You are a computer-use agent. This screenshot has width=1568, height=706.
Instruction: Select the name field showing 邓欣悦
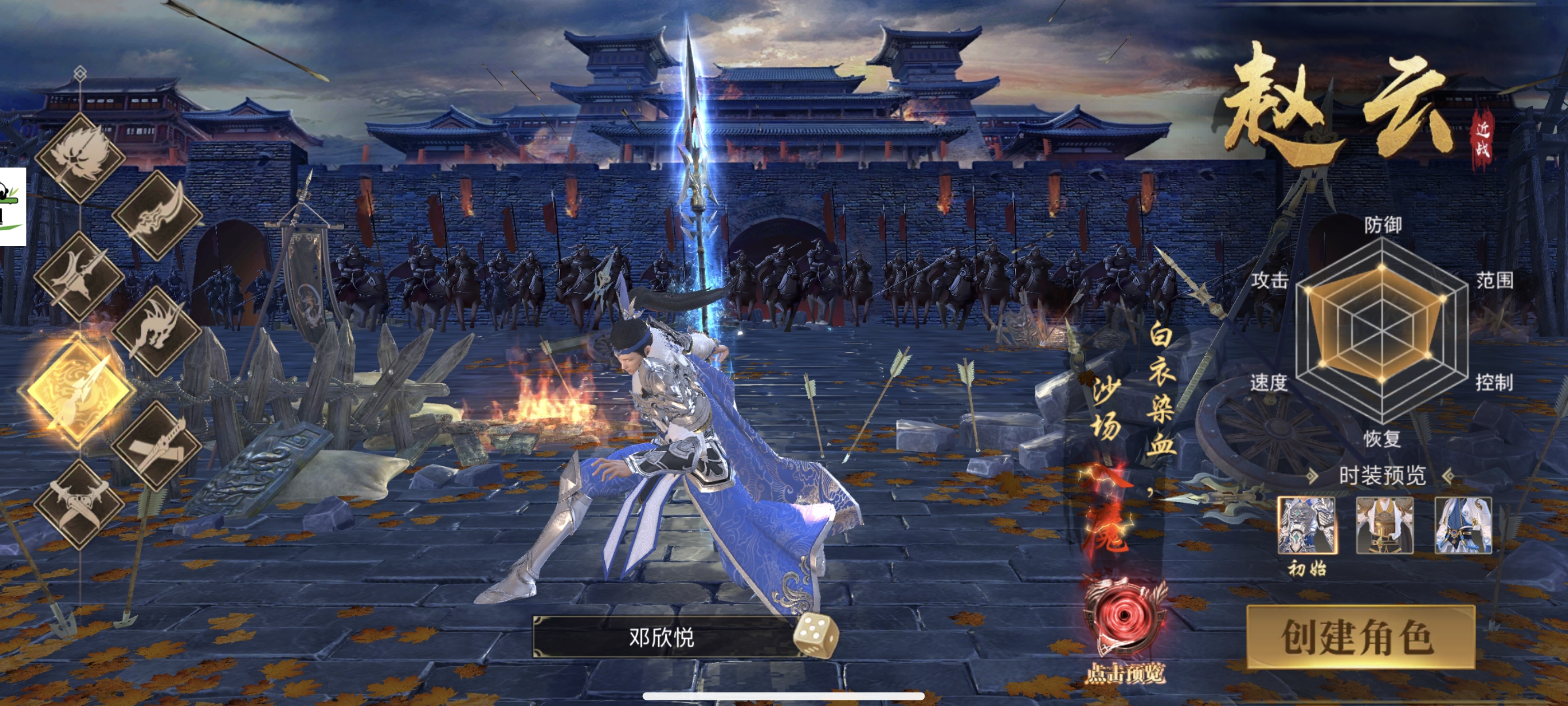(x=662, y=637)
